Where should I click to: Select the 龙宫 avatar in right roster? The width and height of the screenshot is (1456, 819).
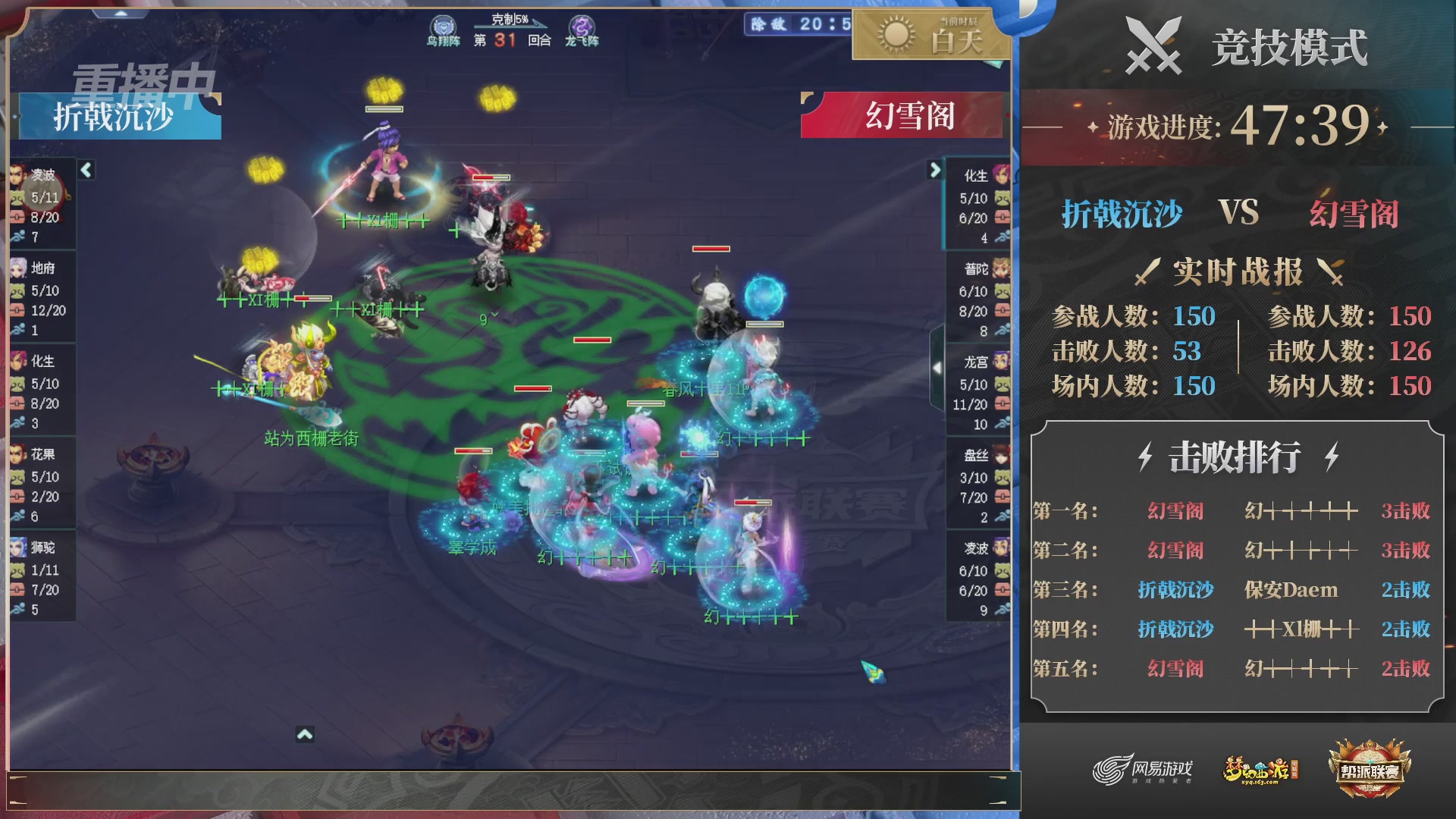point(999,362)
